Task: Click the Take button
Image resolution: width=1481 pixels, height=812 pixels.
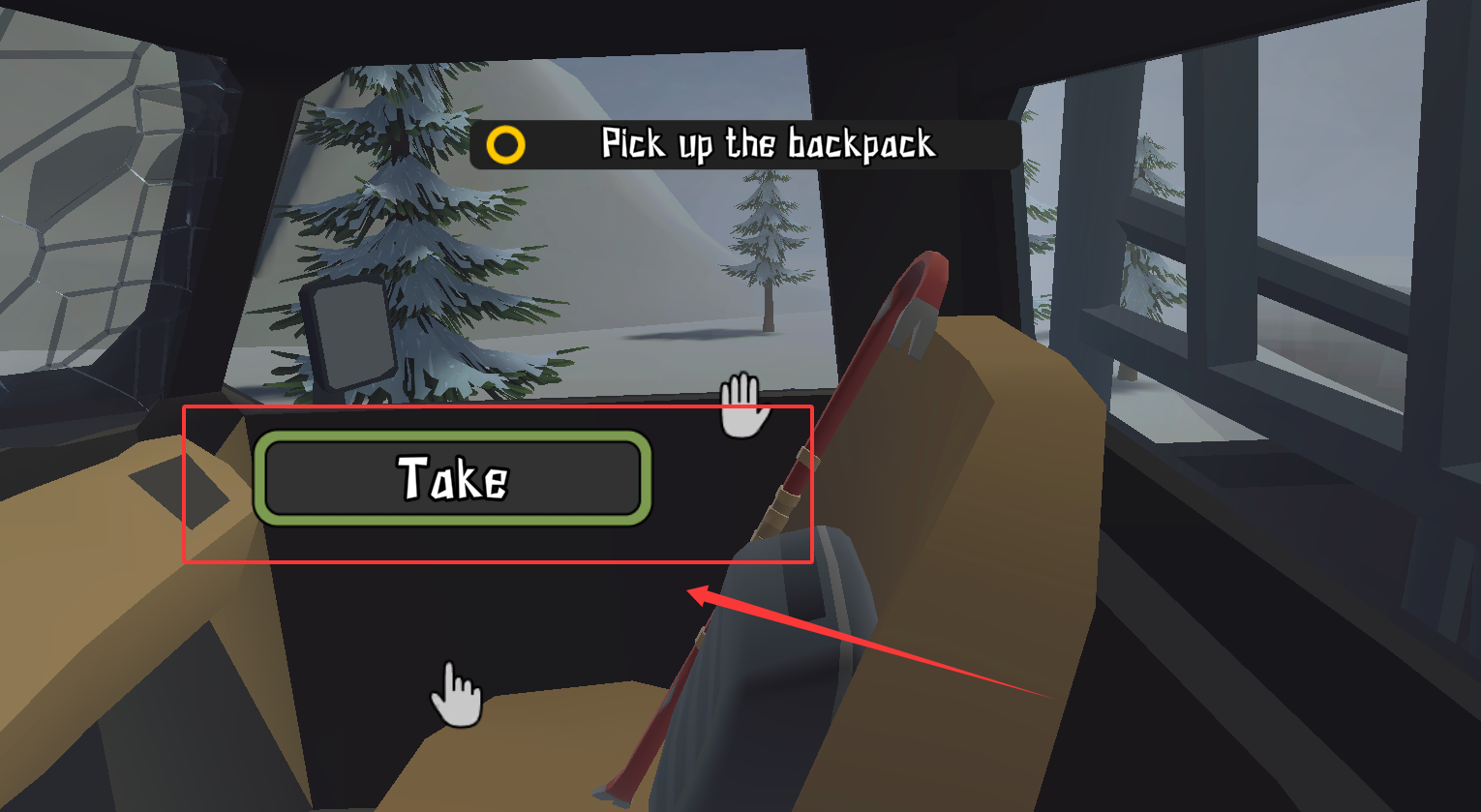Action: [452, 478]
